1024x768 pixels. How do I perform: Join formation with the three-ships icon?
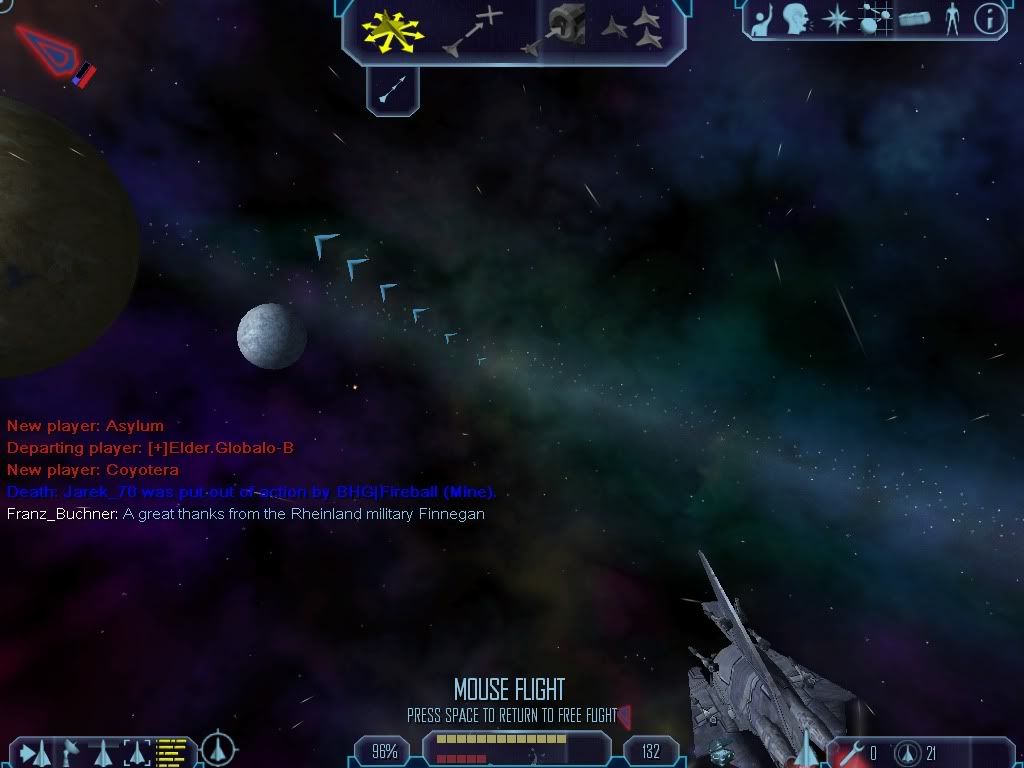coord(633,28)
